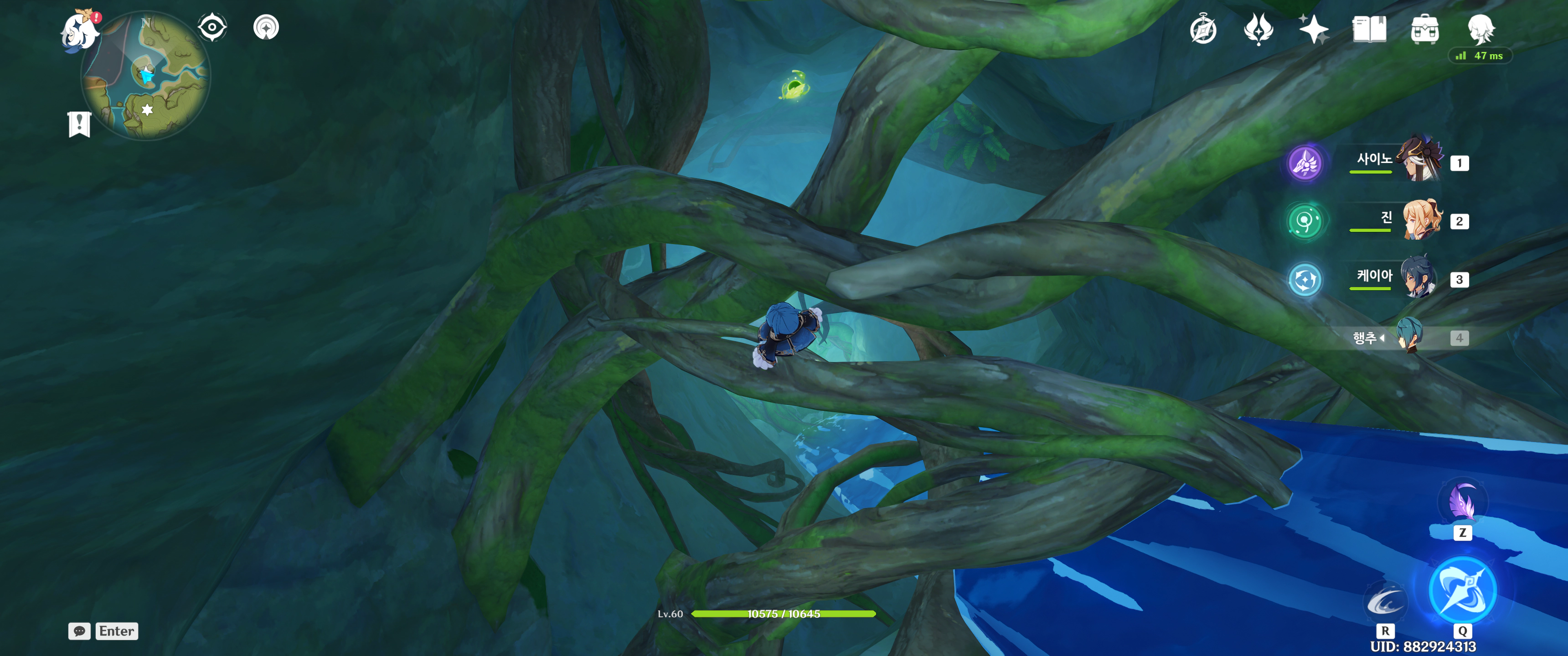Toggle the eye-shaped view icon
The height and width of the screenshot is (656, 1568).
(212, 27)
